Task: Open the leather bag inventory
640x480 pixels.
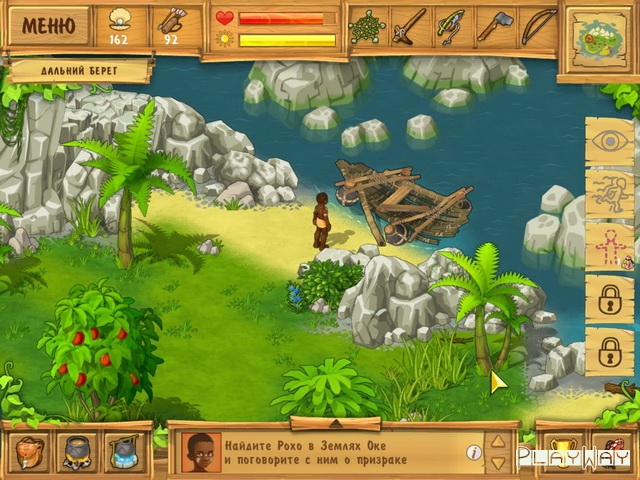Action: tap(29, 452)
